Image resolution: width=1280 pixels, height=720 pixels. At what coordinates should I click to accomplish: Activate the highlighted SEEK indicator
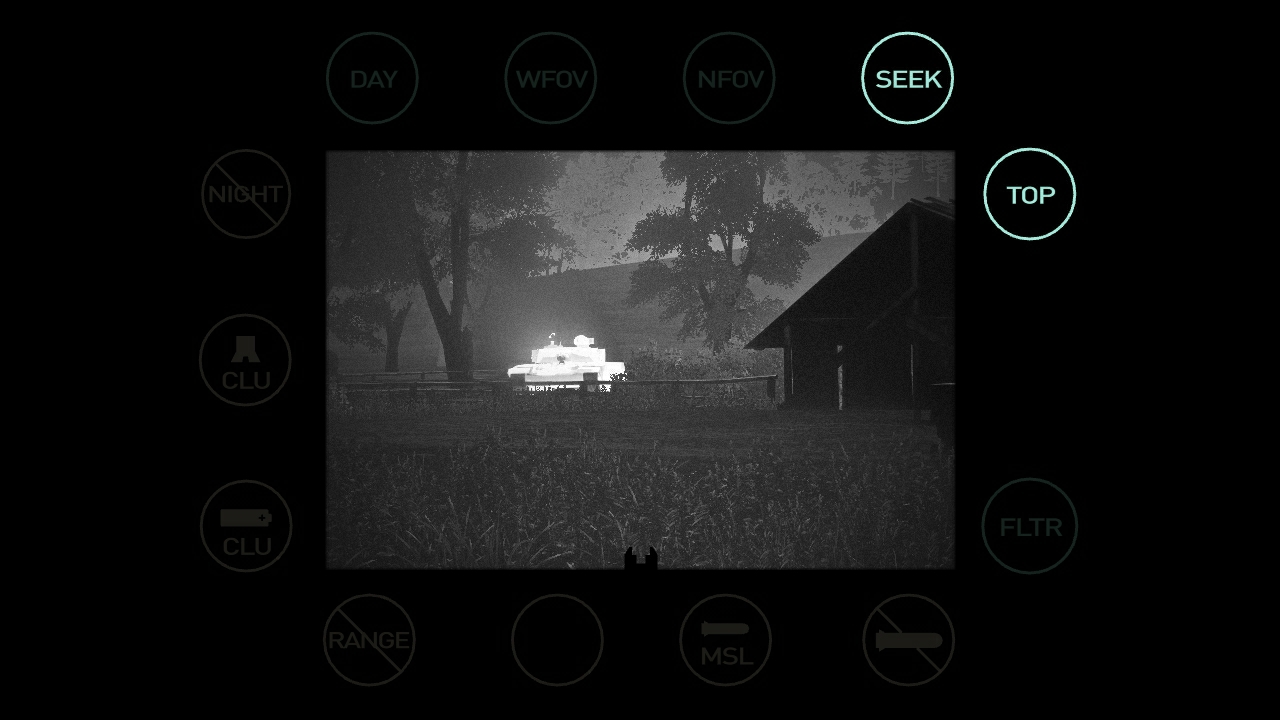click(907, 78)
